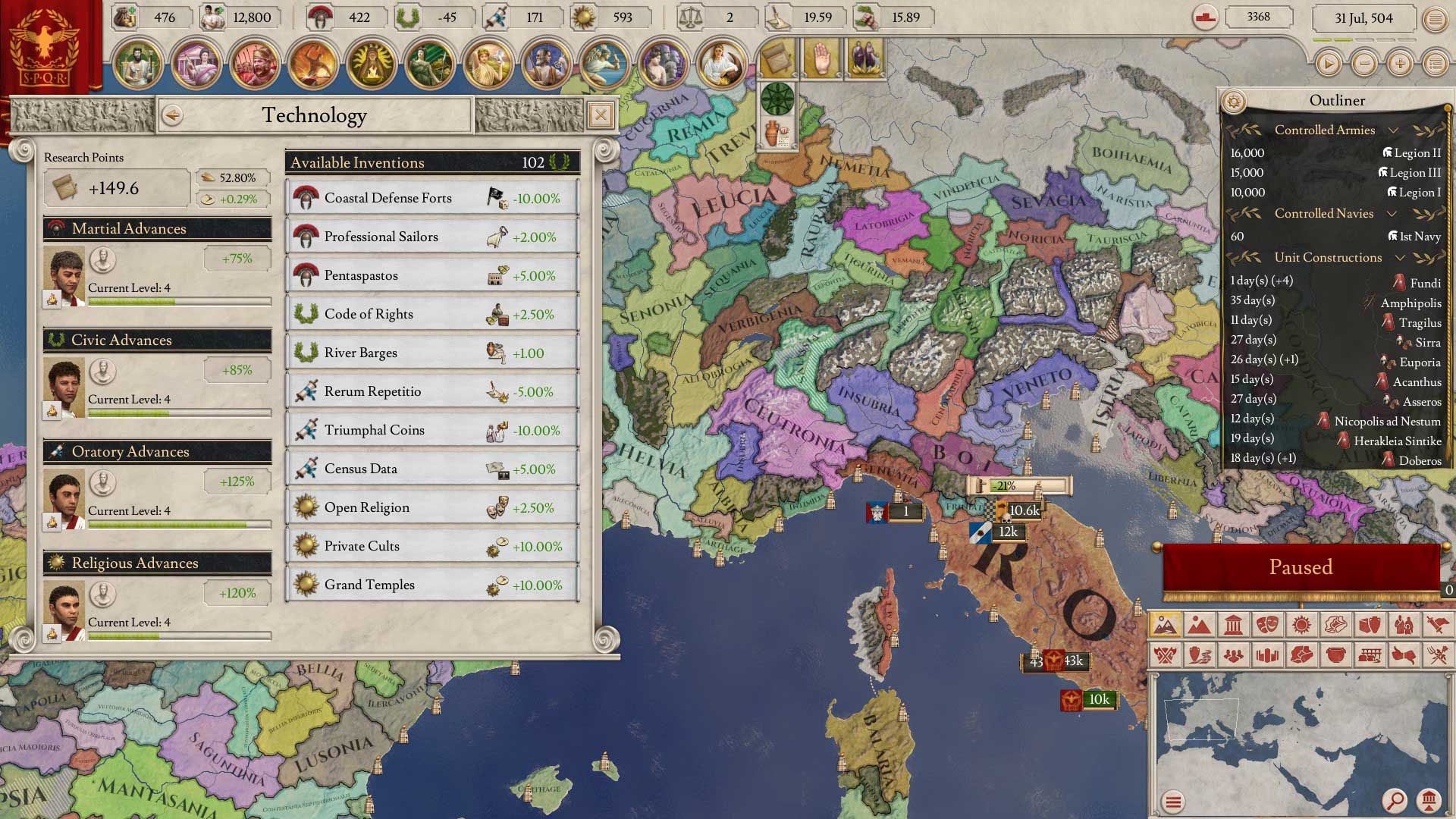Click the Oratory Advances researcher portrait

pyautogui.click(x=64, y=499)
